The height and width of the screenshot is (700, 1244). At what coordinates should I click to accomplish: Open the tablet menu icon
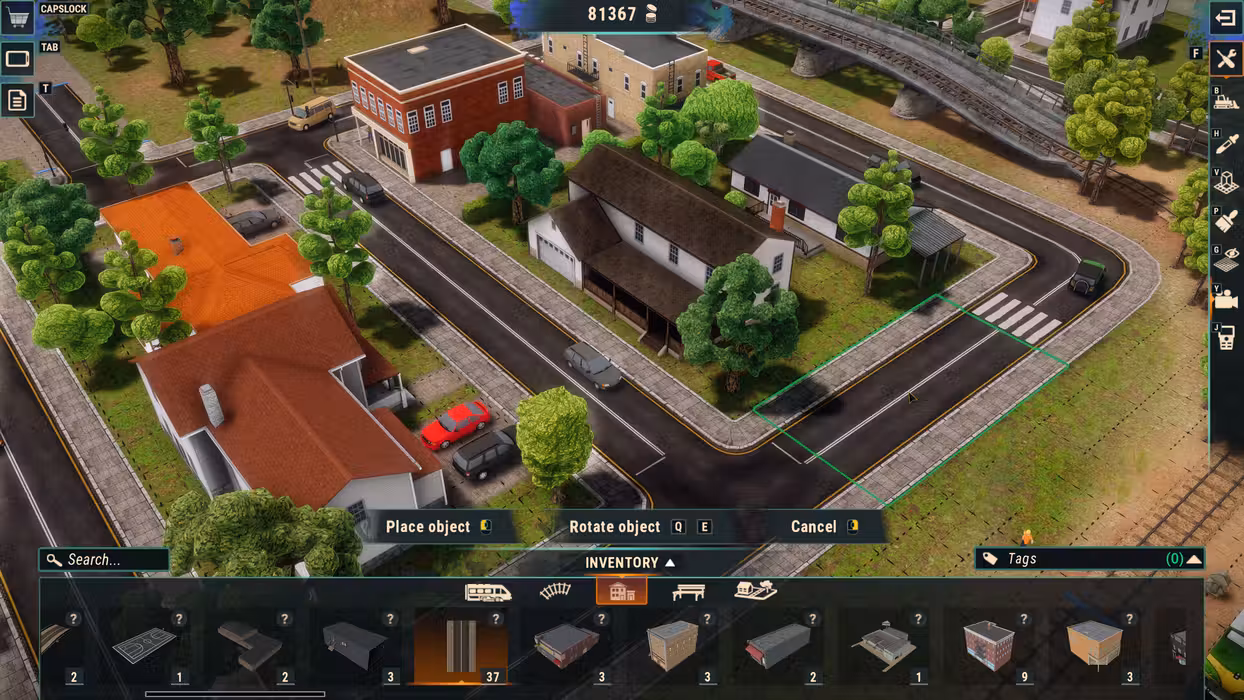click(x=18, y=60)
